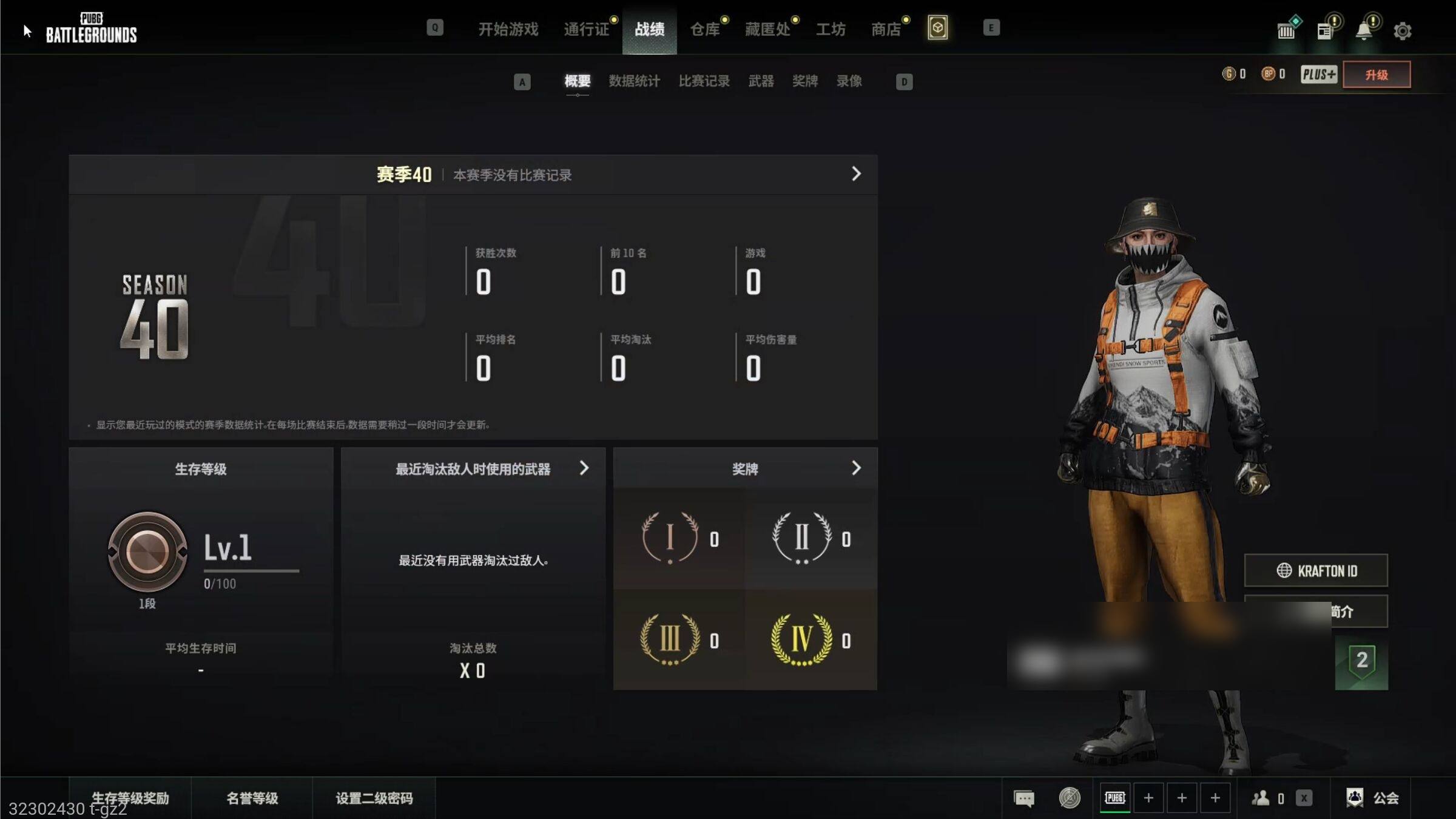Open the 奖牌 medals panel arrow
This screenshot has width=1456, height=819.
(x=856, y=468)
